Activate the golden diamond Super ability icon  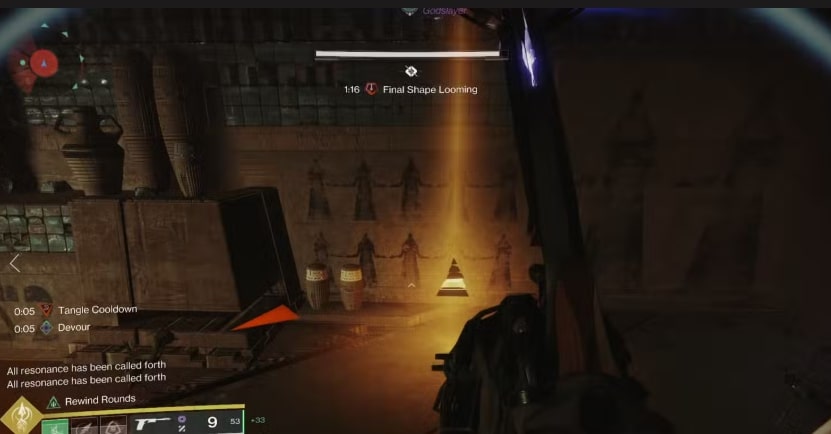[19, 415]
